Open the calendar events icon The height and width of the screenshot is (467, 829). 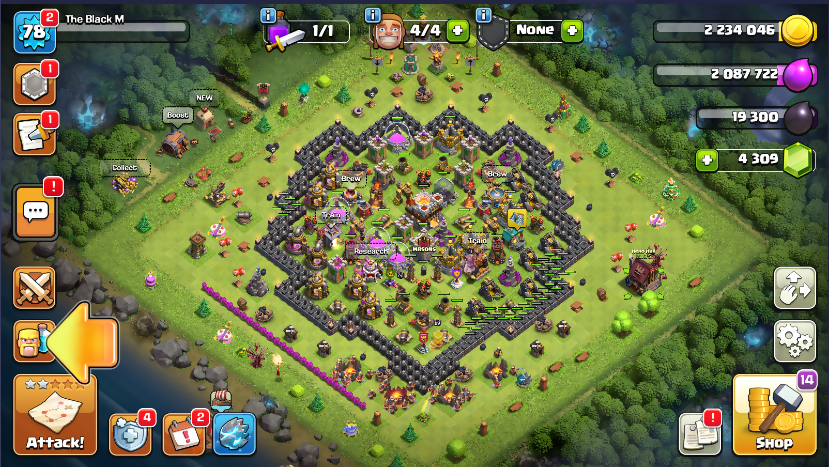[x=183, y=433]
